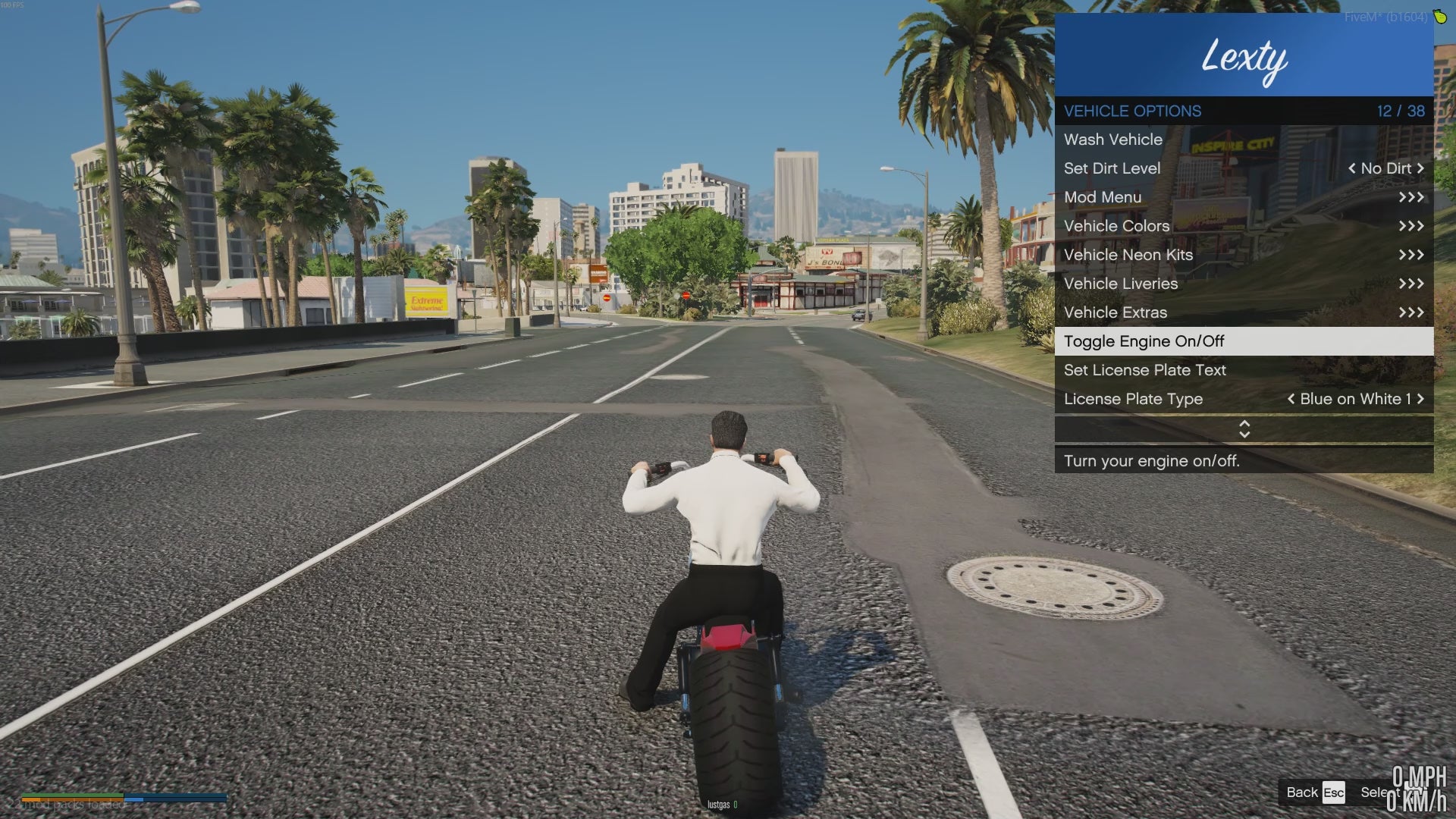Screen dimensions: 1456x819
Task: Click the menu up/down scroll arrows bar
Action: pos(1244,429)
